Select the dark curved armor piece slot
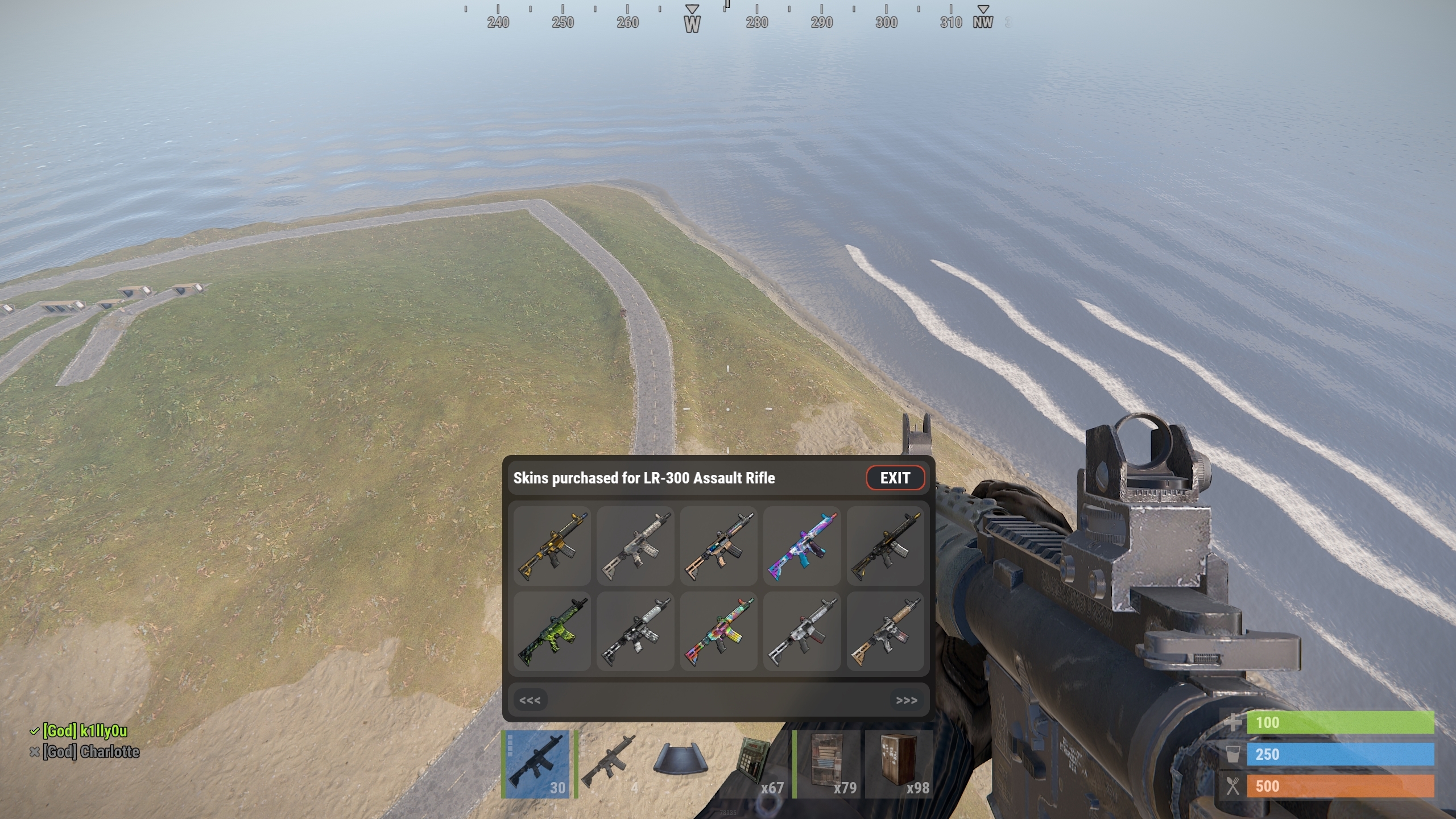 coord(681,764)
